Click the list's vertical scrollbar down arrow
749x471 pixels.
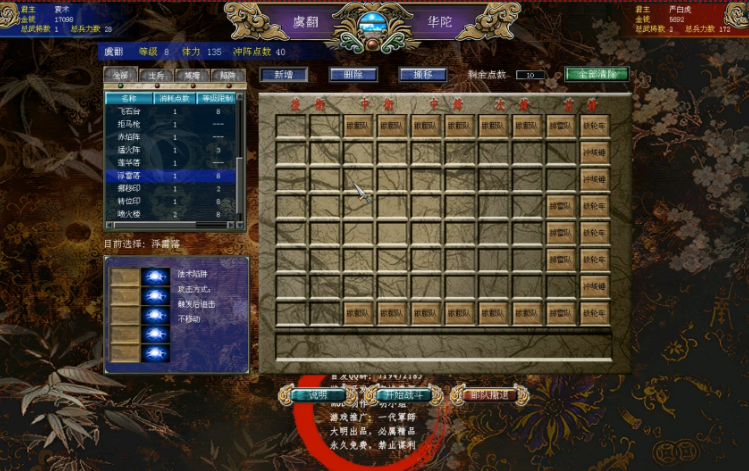click(241, 225)
